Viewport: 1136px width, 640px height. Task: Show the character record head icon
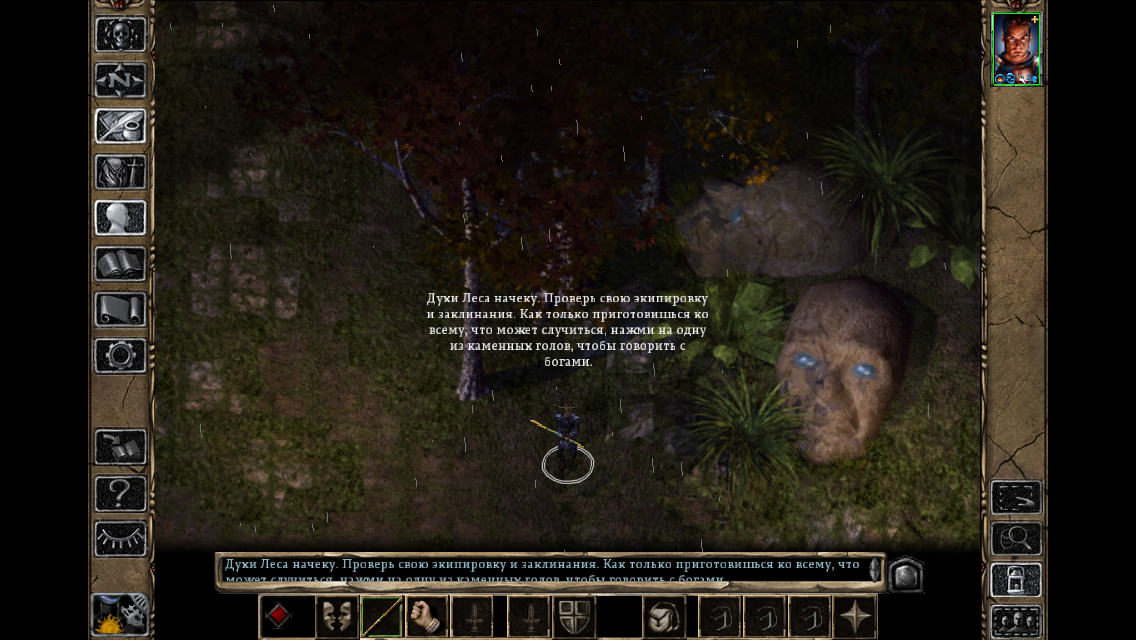click(121, 218)
